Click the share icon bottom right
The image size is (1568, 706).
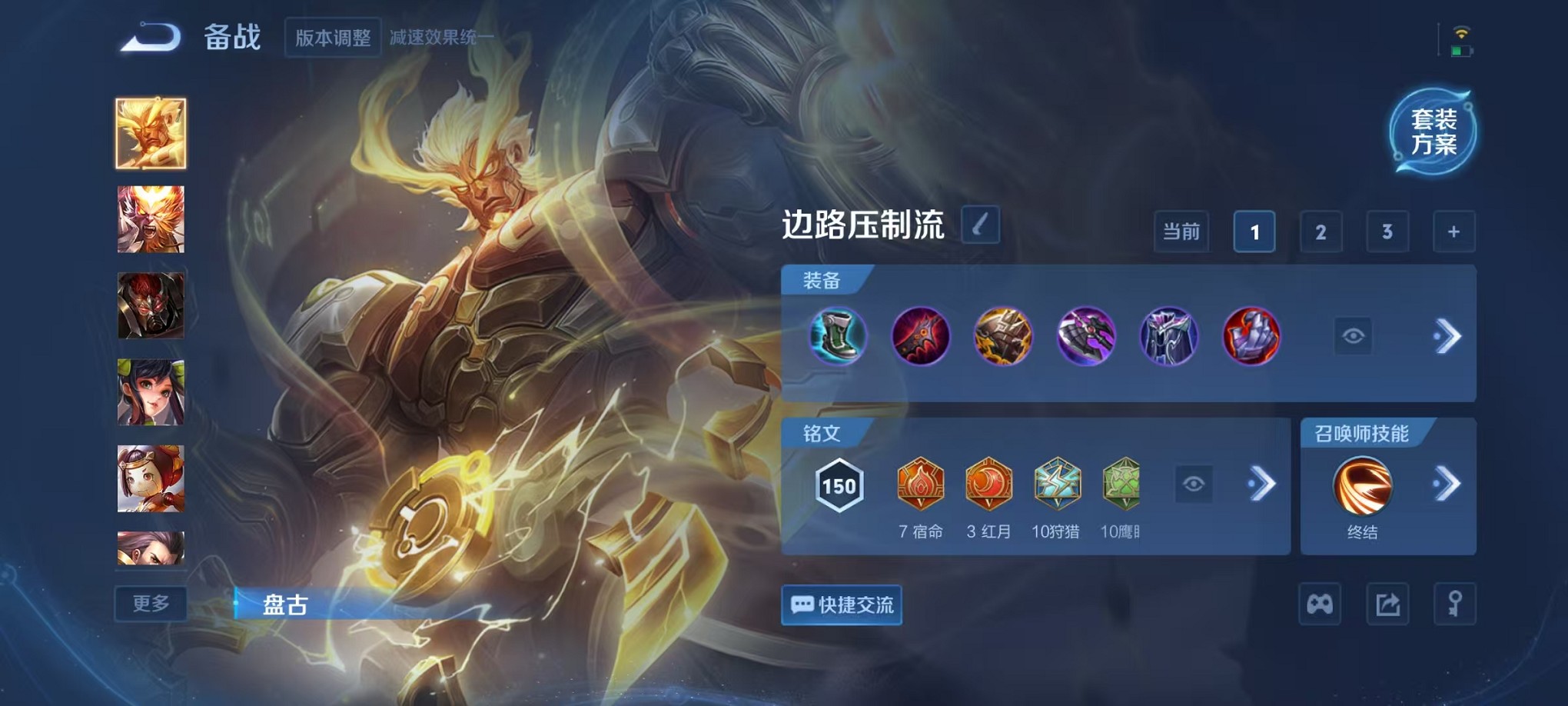(1389, 604)
